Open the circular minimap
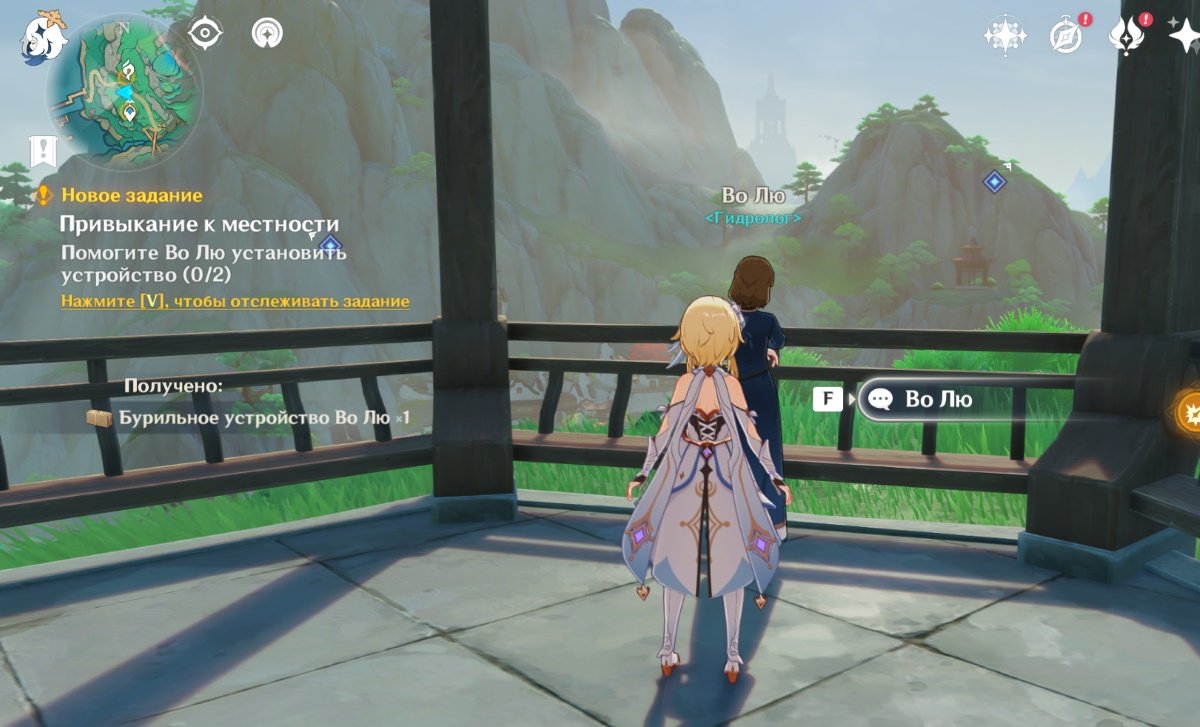The width and height of the screenshot is (1200, 727). click(125, 90)
